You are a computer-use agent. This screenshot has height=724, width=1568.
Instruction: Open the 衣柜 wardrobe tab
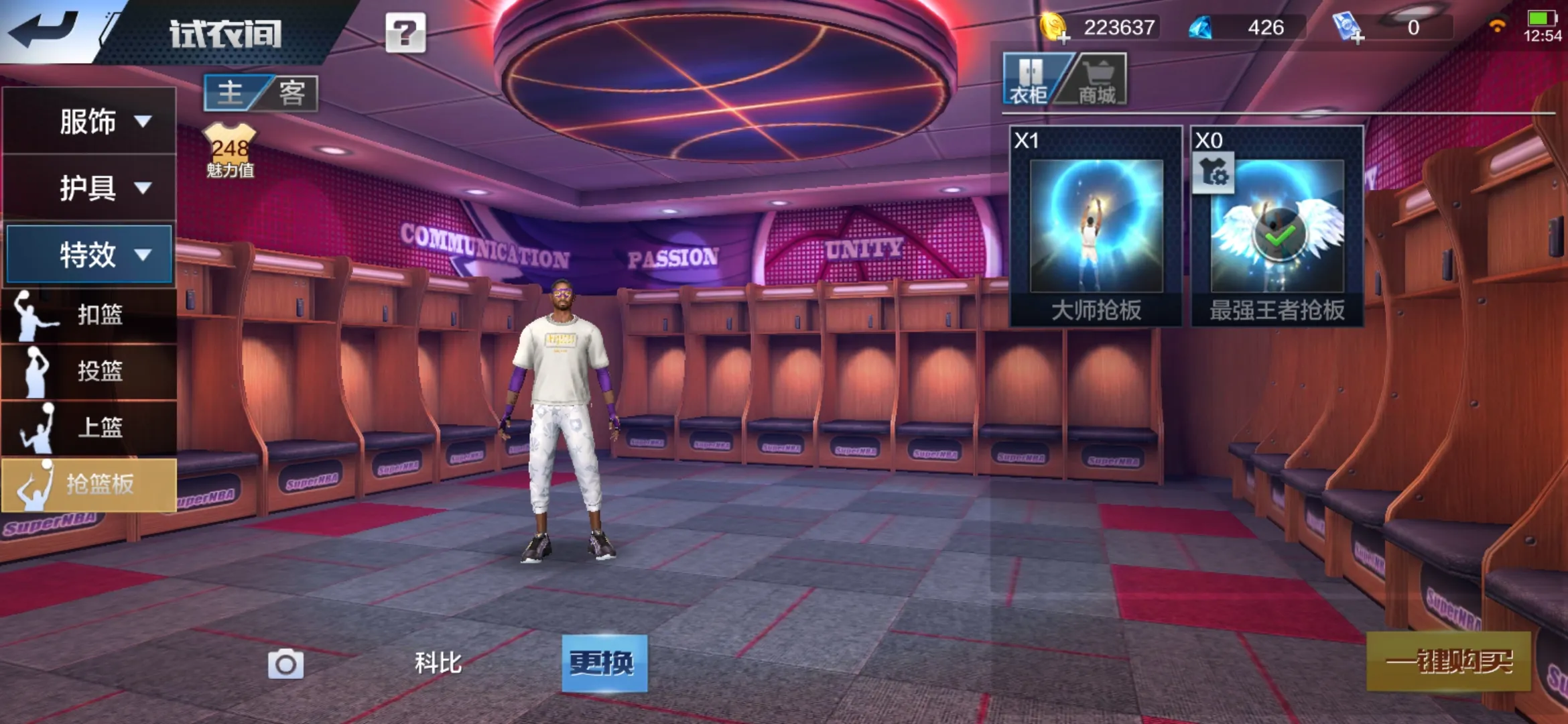(x=1030, y=80)
